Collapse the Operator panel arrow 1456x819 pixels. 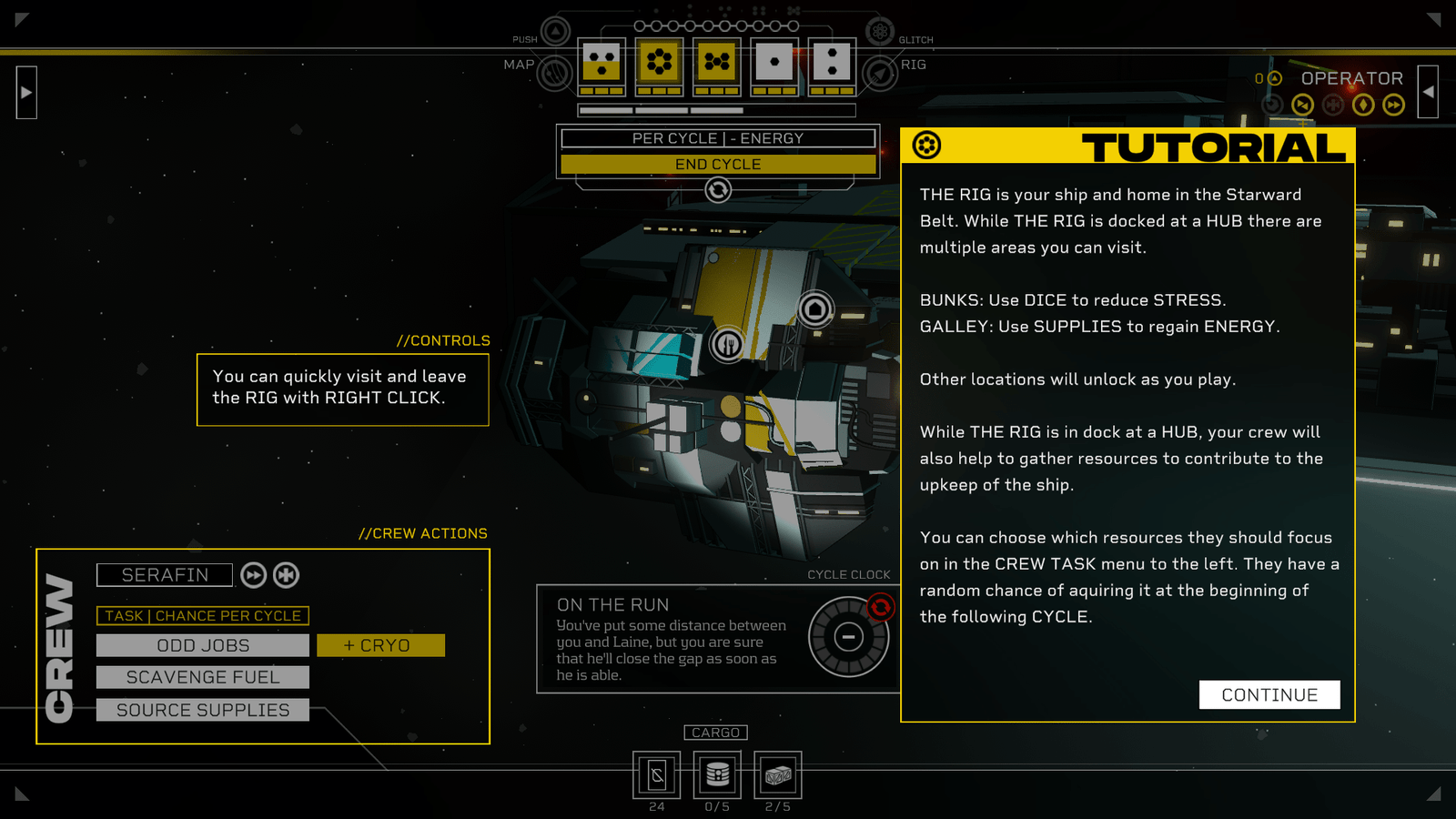pyautogui.click(x=1428, y=92)
